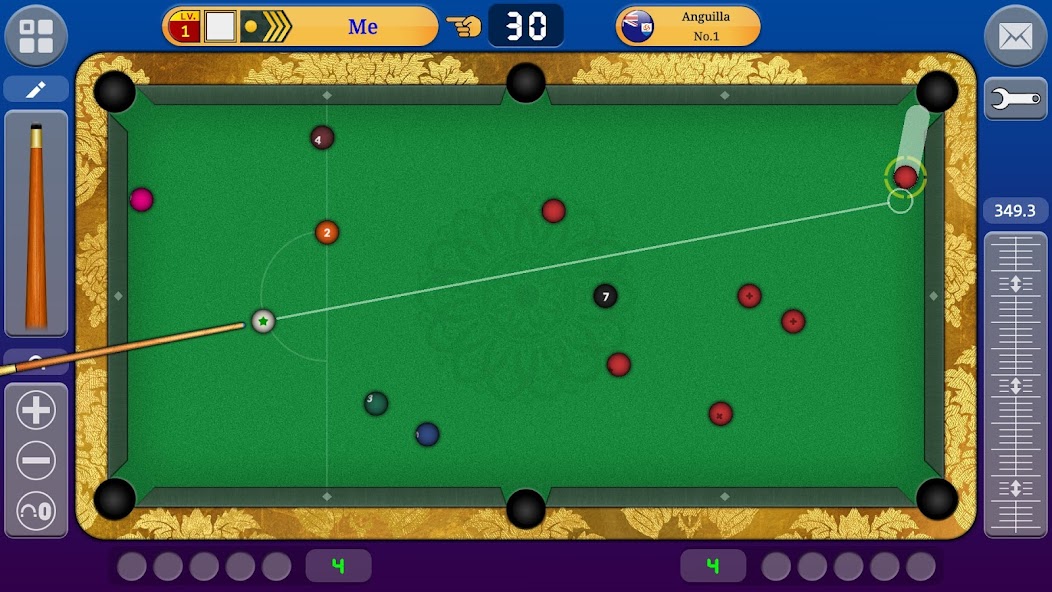Open the Me player profile panel

click(300, 26)
